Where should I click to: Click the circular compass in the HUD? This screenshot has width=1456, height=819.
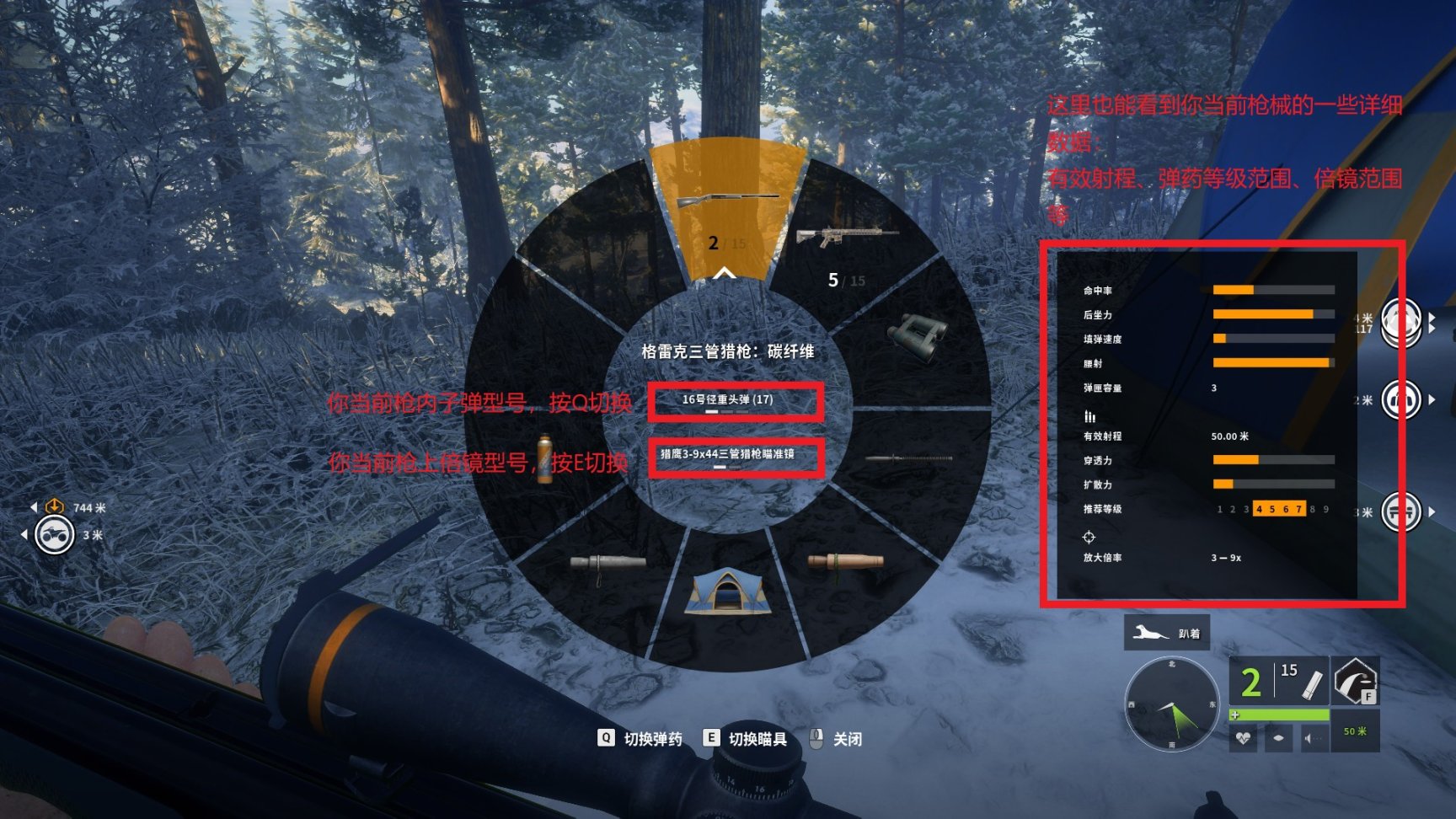point(1171,704)
